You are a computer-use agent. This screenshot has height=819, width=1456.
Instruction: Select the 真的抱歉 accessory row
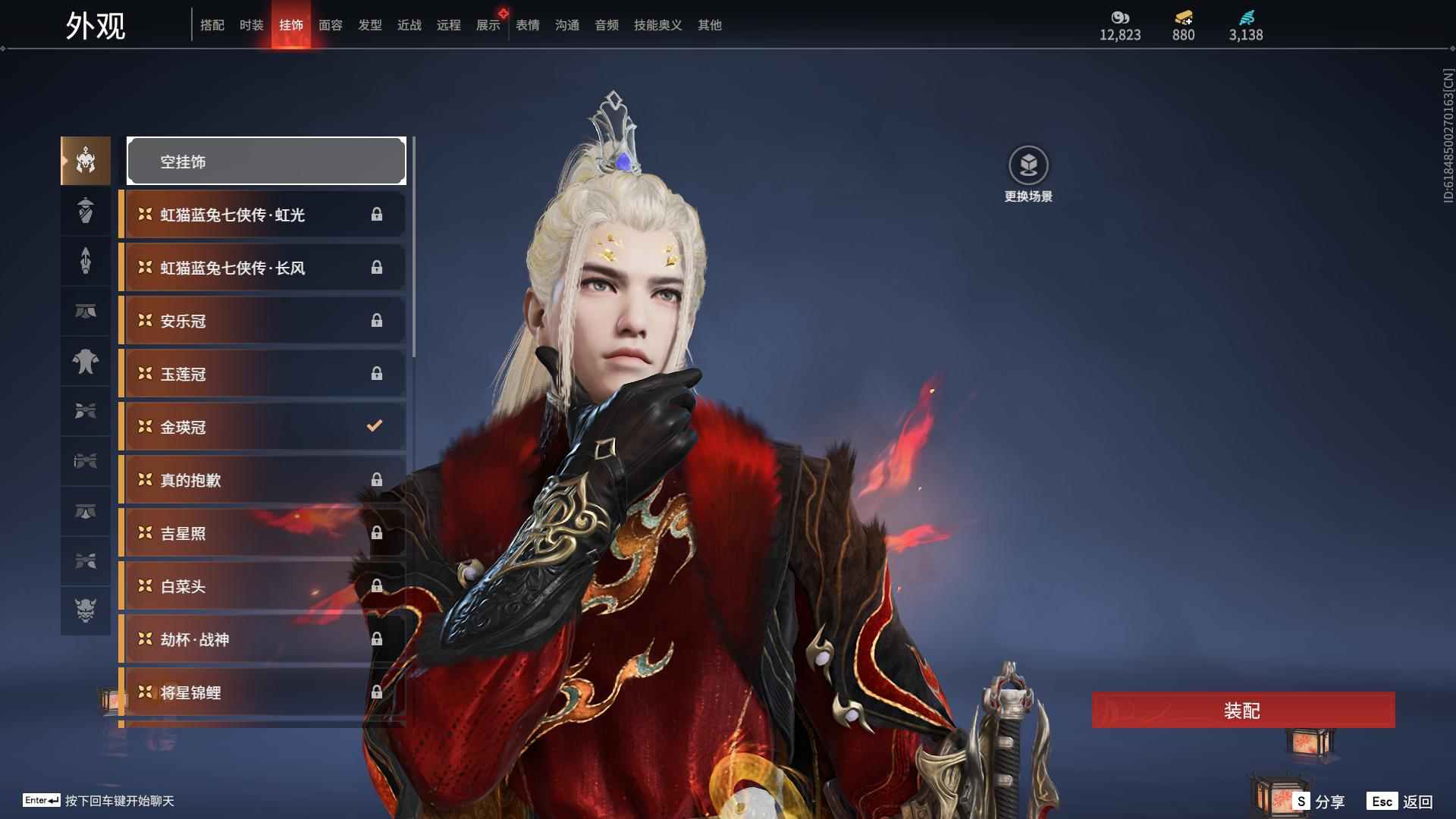tap(262, 480)
